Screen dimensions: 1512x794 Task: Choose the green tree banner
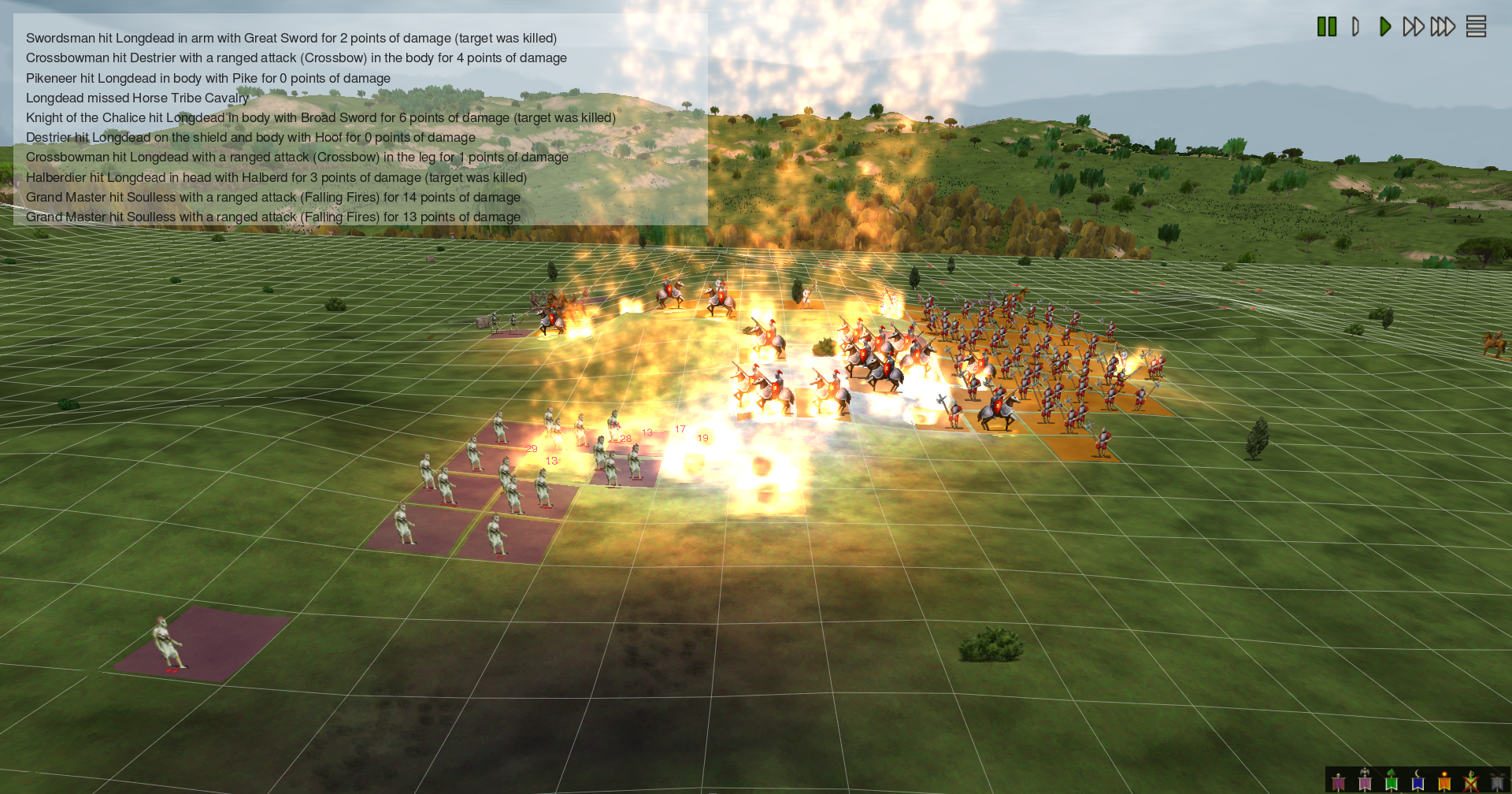(x=1392, y=781)
